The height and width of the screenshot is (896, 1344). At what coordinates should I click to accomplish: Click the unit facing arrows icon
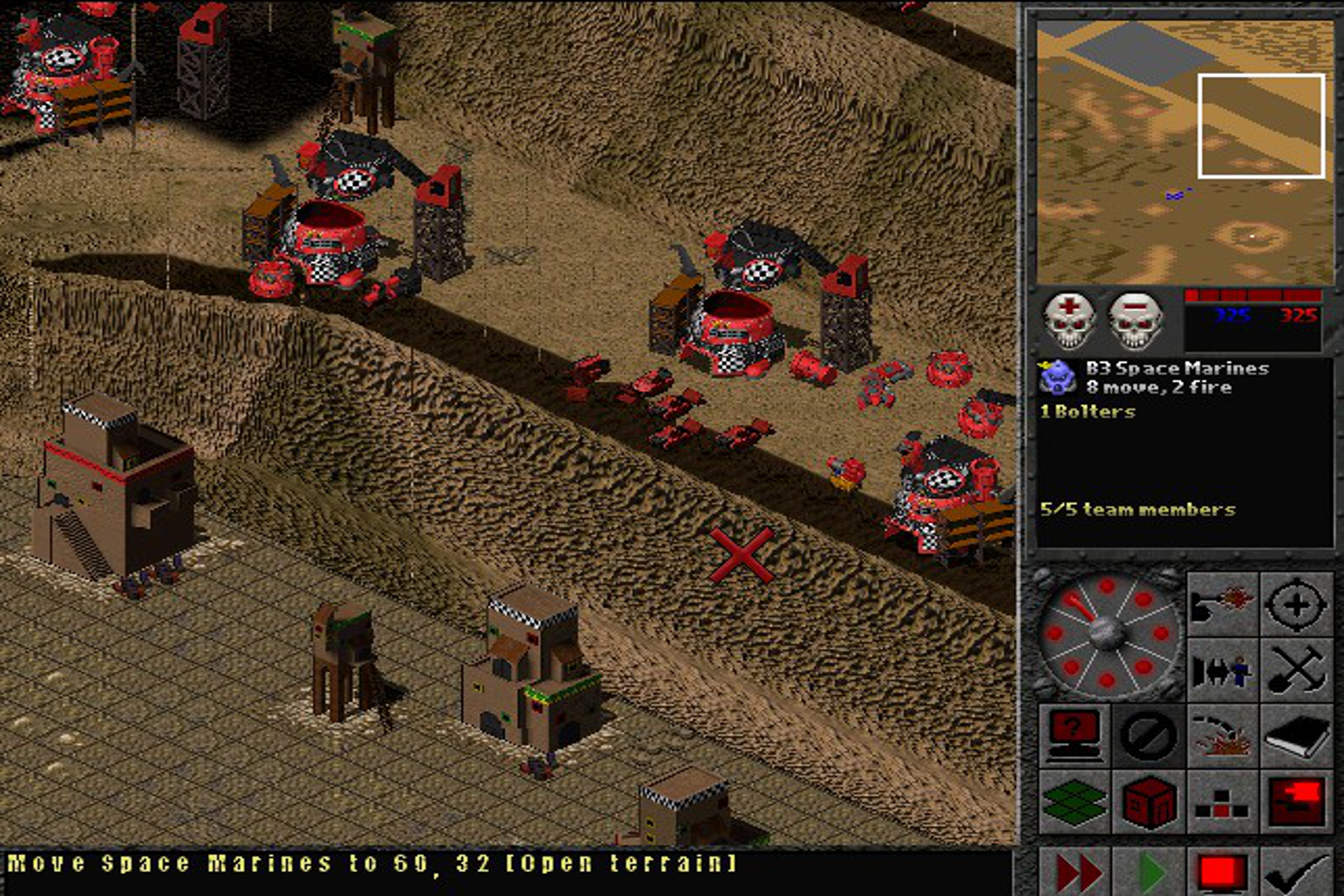coord(1222,670)
